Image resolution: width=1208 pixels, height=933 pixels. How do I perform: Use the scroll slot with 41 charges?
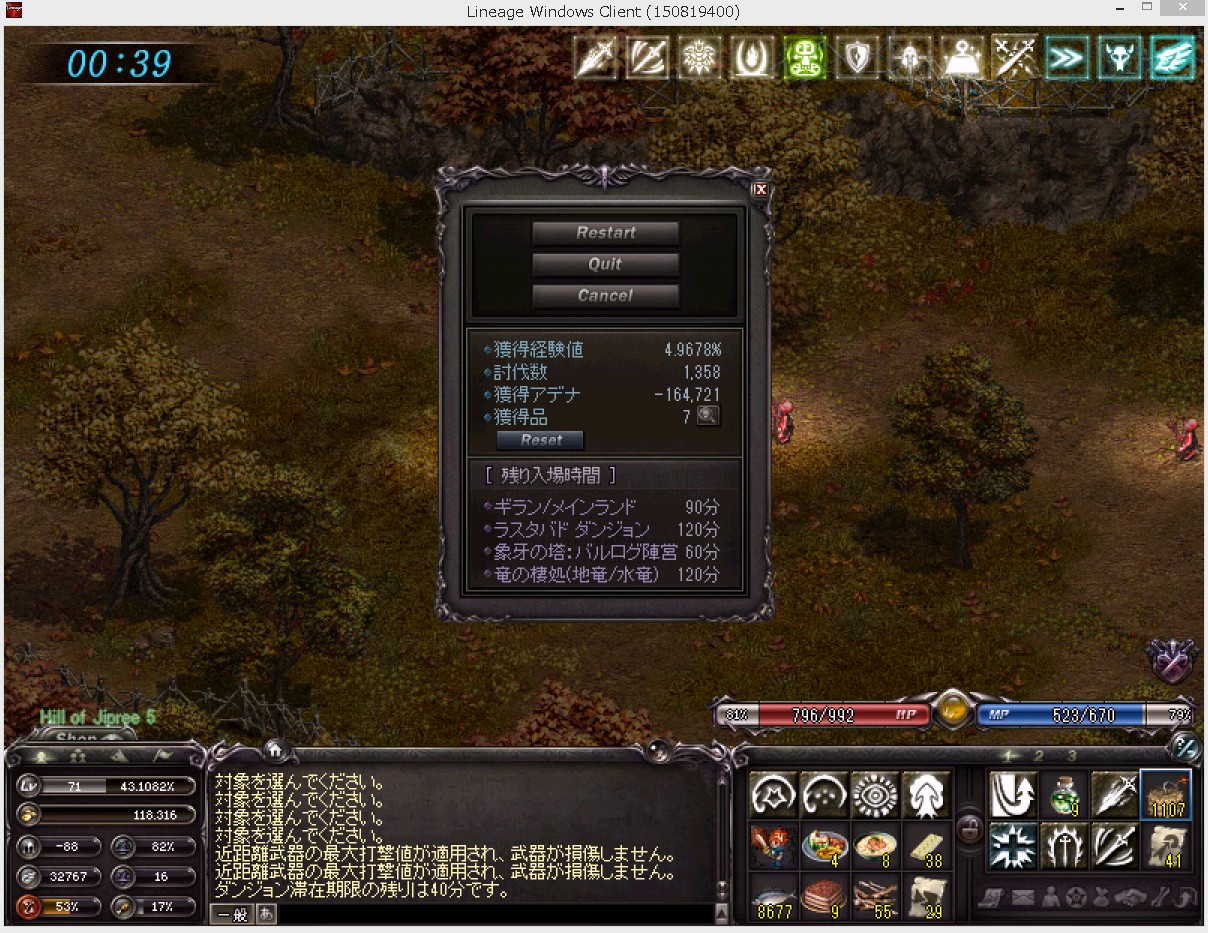pos(1166,846)
